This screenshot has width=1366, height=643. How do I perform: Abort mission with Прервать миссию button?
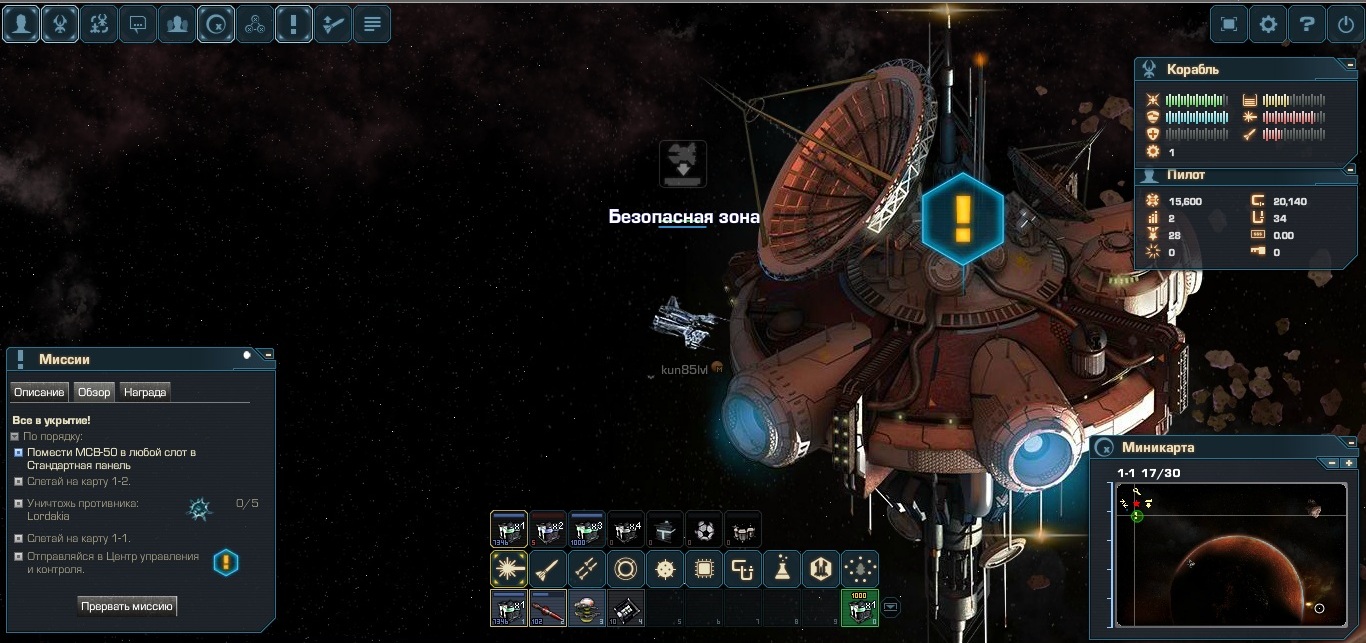127,606
